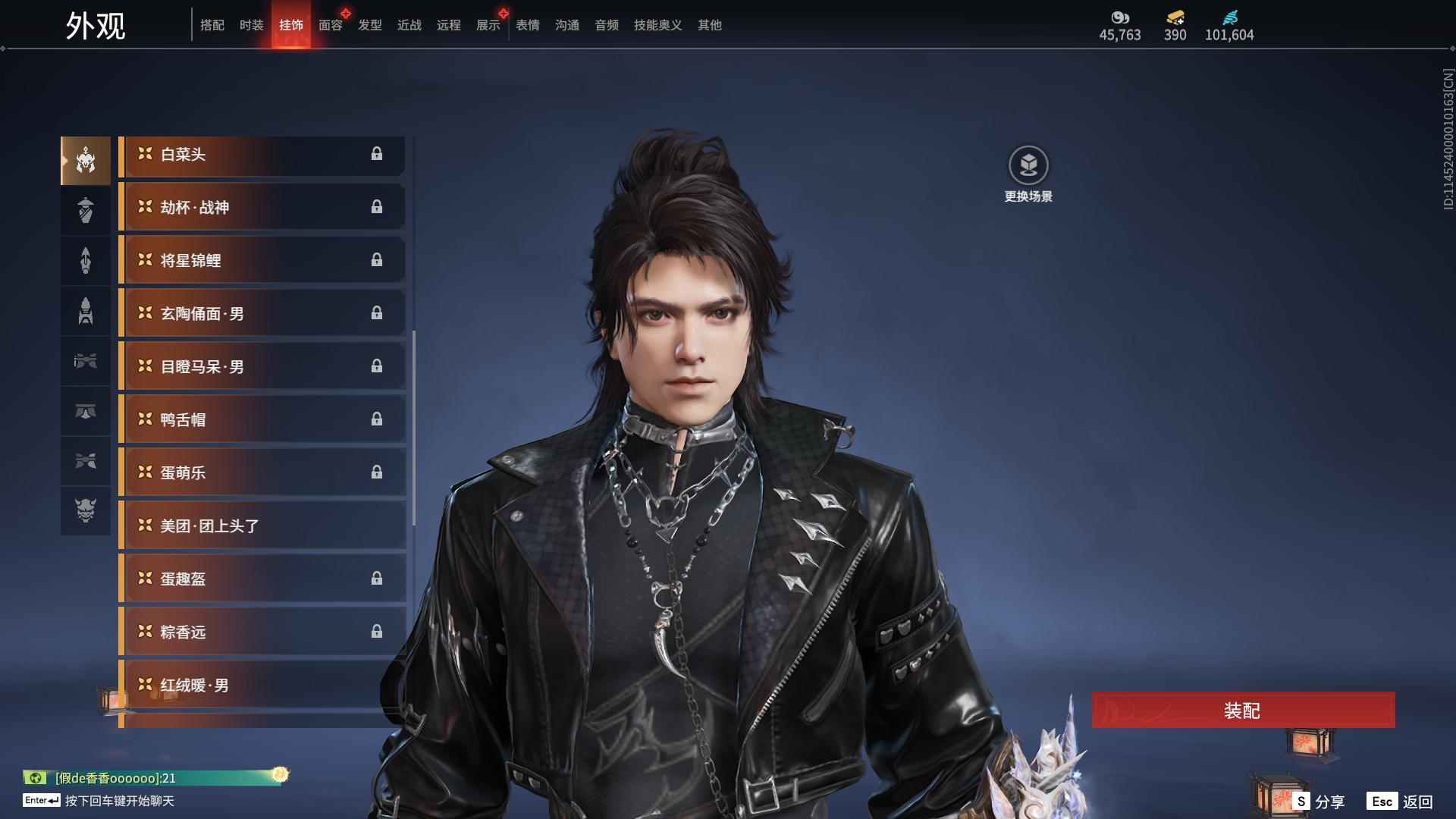Open the 搭配 tab
Screen dimensions: 1456x819
click(212, 25)
